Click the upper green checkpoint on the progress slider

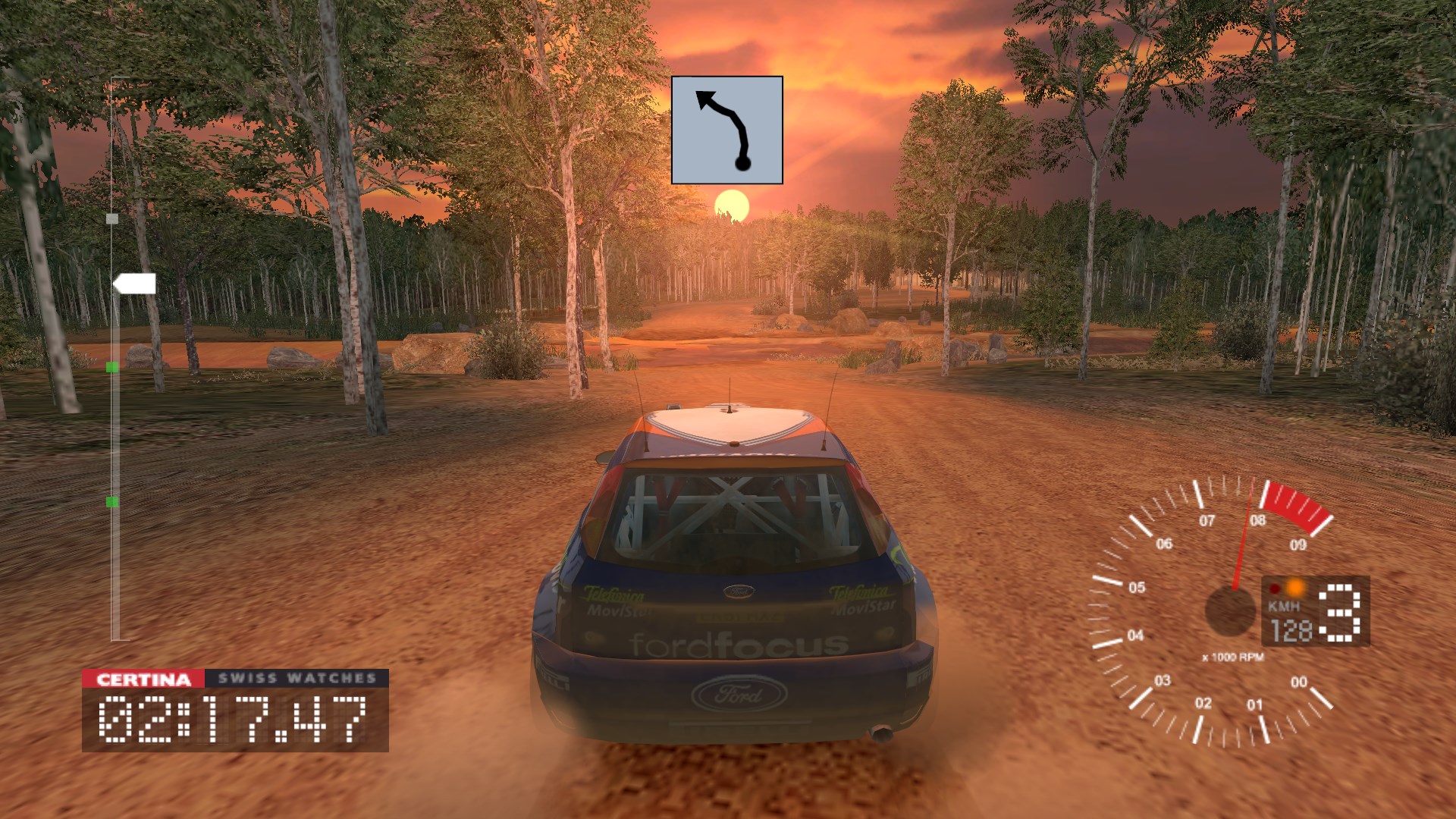click(111, 367)
